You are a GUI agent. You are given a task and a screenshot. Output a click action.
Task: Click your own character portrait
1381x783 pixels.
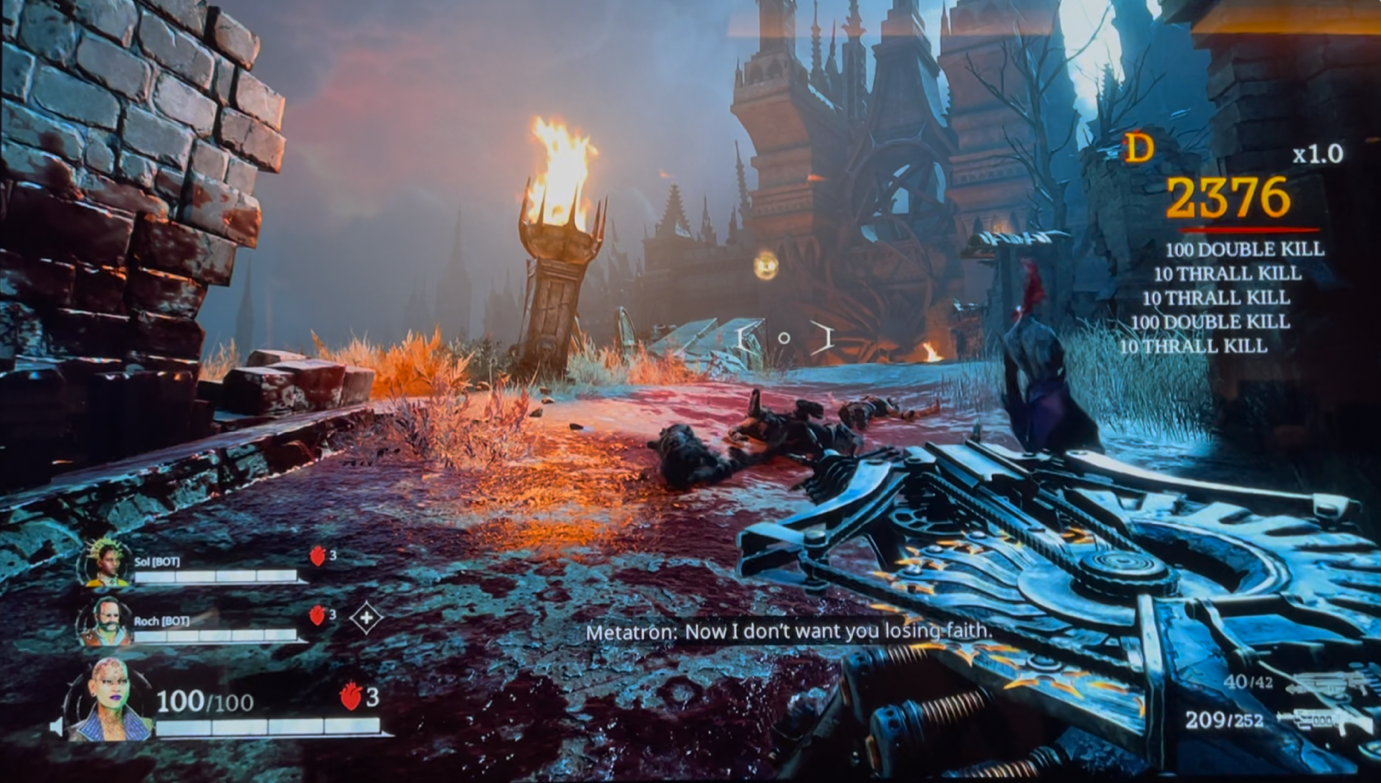(x=109, y=701)
